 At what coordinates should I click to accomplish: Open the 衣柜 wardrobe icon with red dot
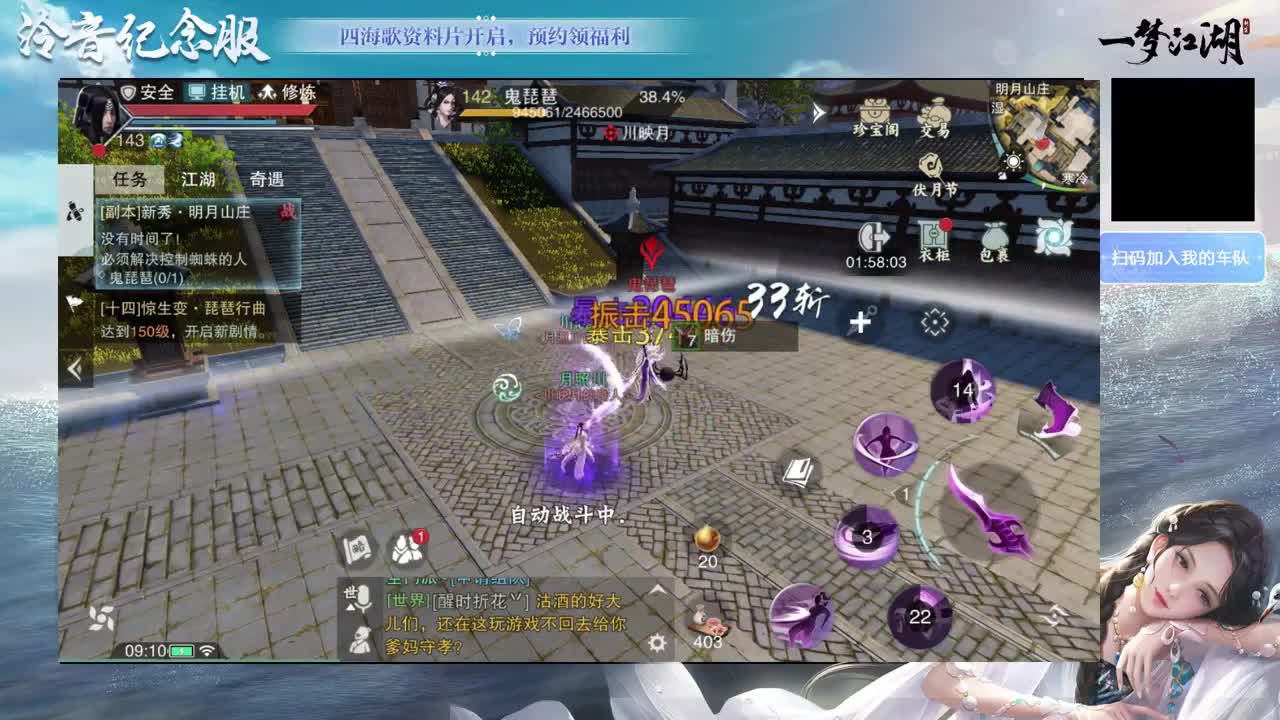pyautogui.click(x=933, y=233)
